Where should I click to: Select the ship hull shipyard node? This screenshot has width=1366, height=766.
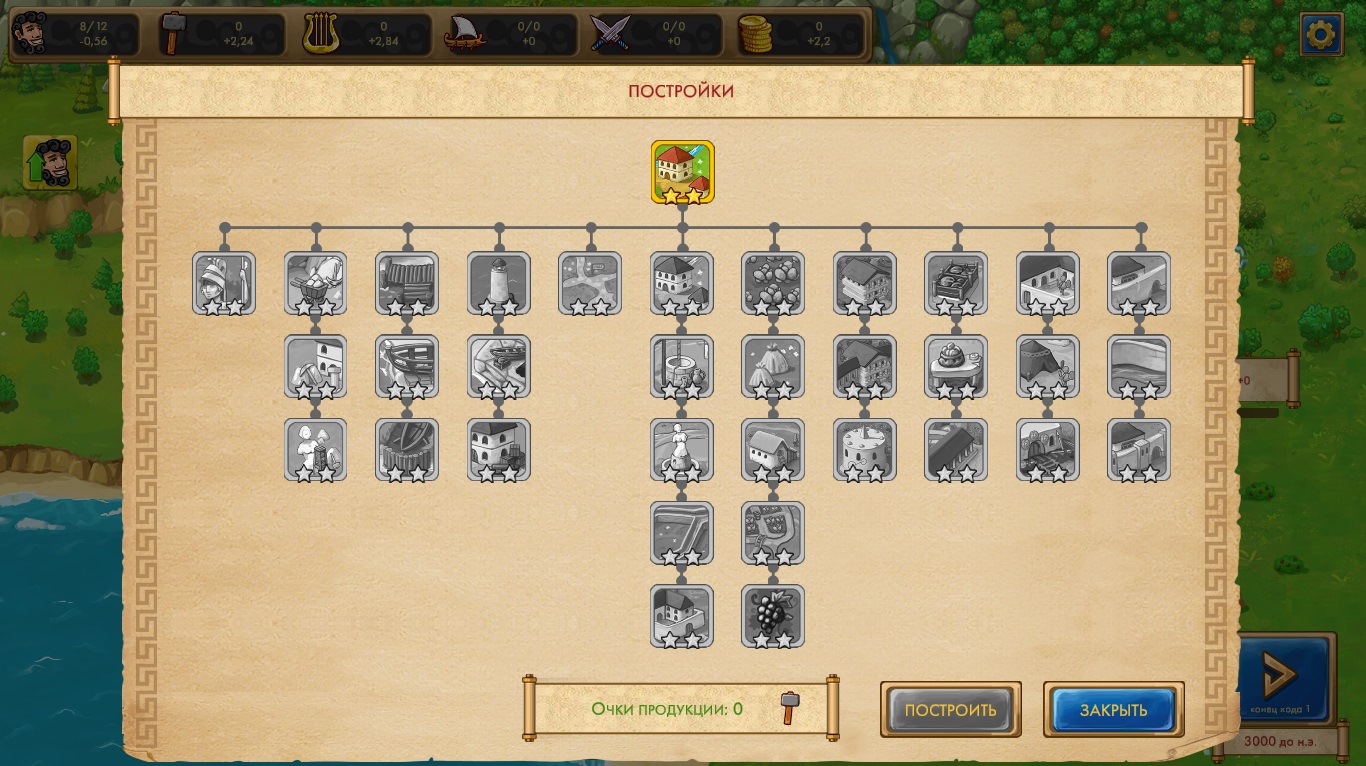click(x=408, y=366)
